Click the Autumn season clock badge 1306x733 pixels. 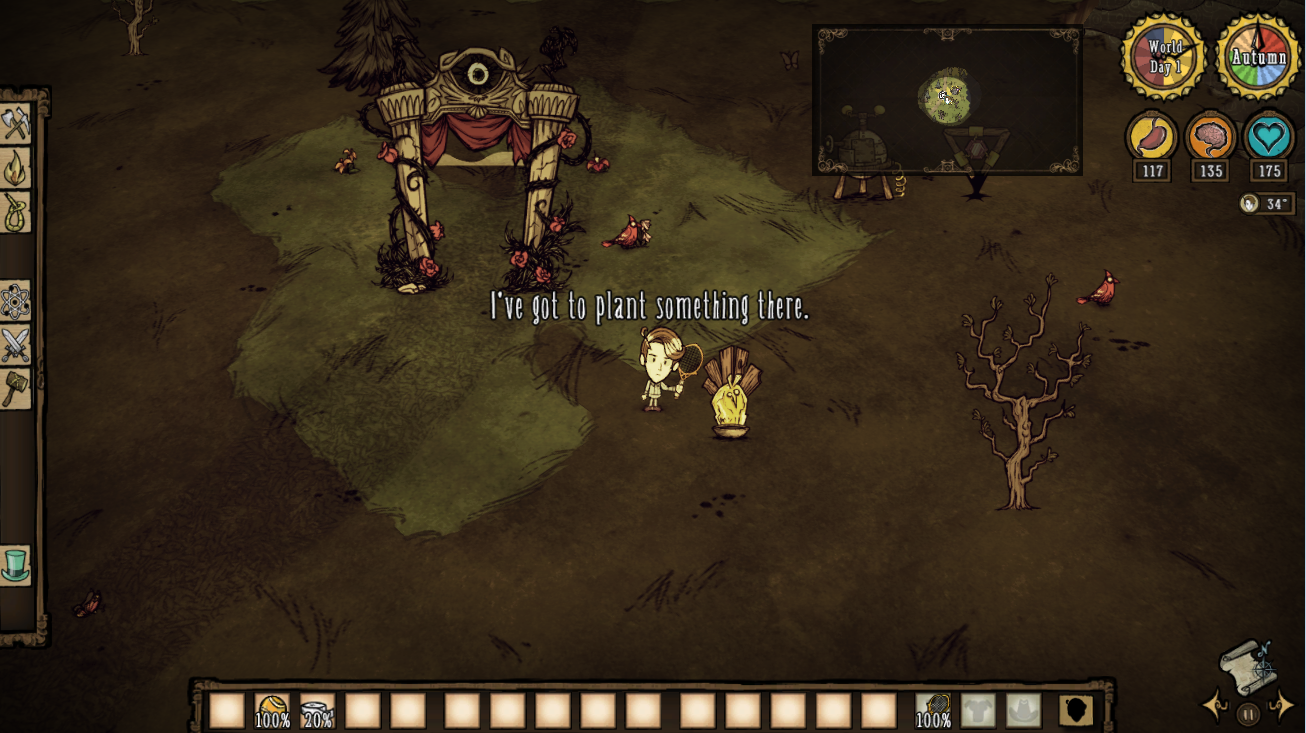pyautogui.click(x=1259, y=57)
